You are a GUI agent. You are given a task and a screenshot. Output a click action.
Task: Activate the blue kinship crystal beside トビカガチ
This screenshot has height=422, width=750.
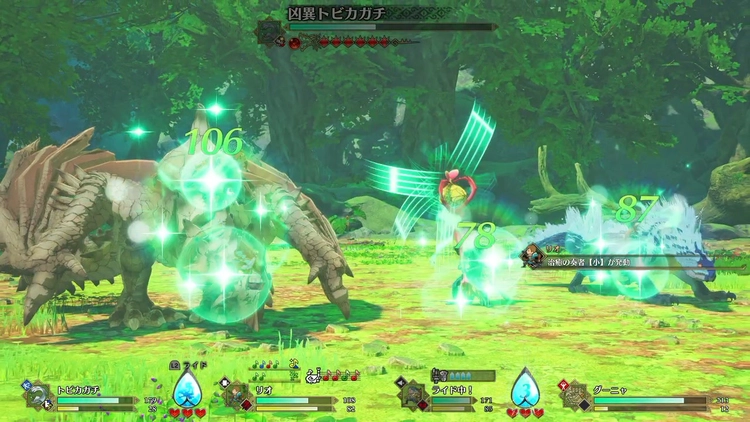tap(186, 389)
